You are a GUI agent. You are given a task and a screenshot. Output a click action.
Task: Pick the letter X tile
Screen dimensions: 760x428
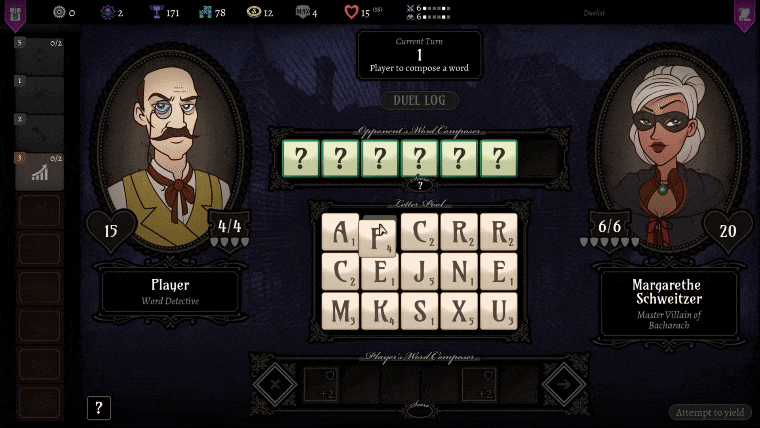pos(459,310)
